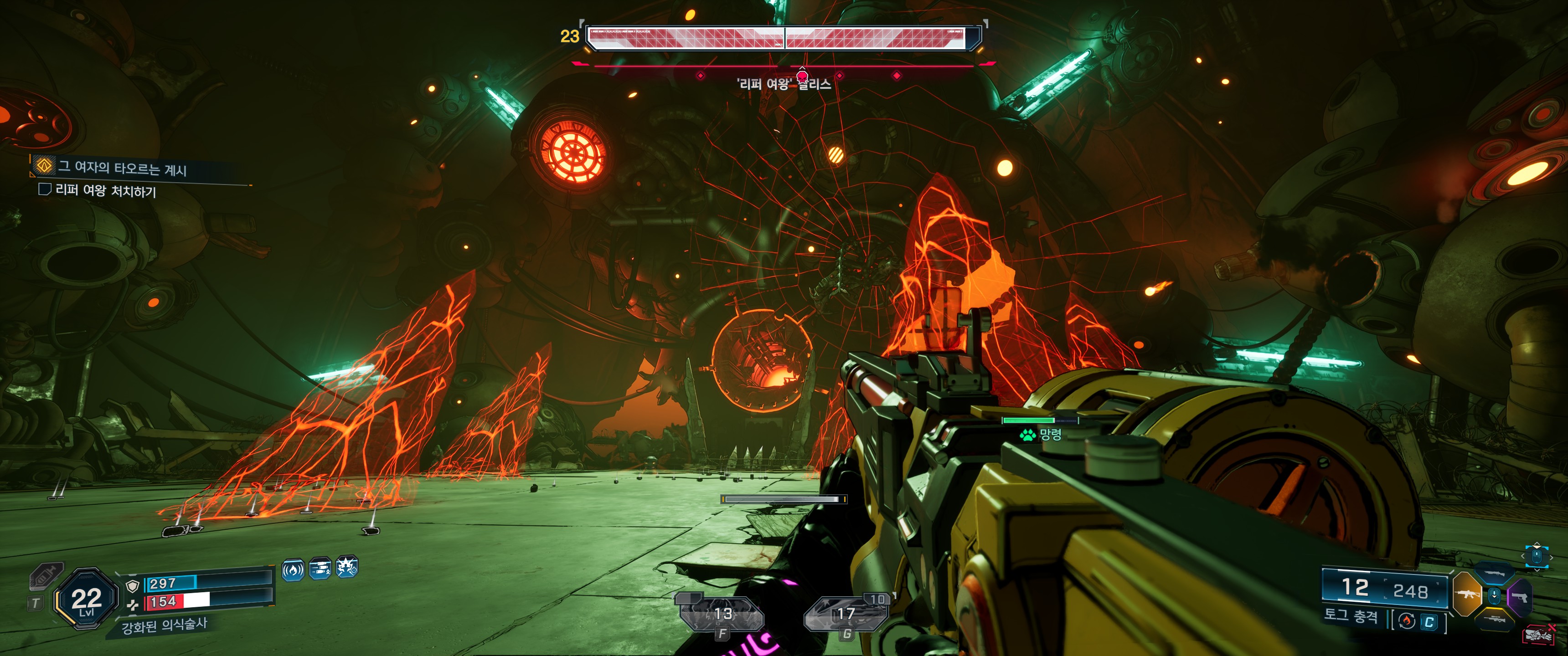Click the boss skull marker under health bar
This screenshot has height=656, width=1568.
(x=802, y=76)
